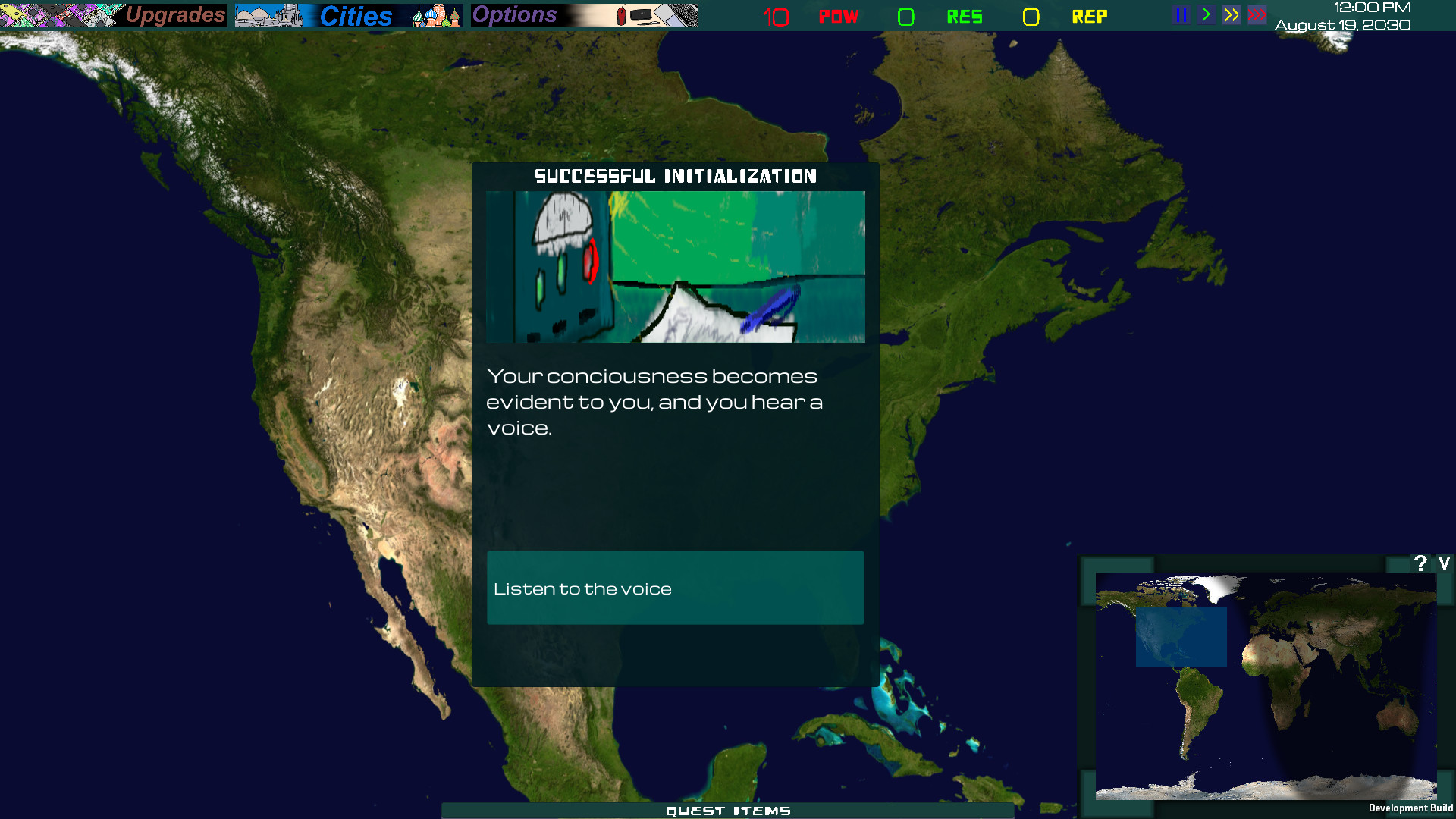Enable maximum speed with the triple-arrow control
The image size is (1456, 819).
point(1257,14)
